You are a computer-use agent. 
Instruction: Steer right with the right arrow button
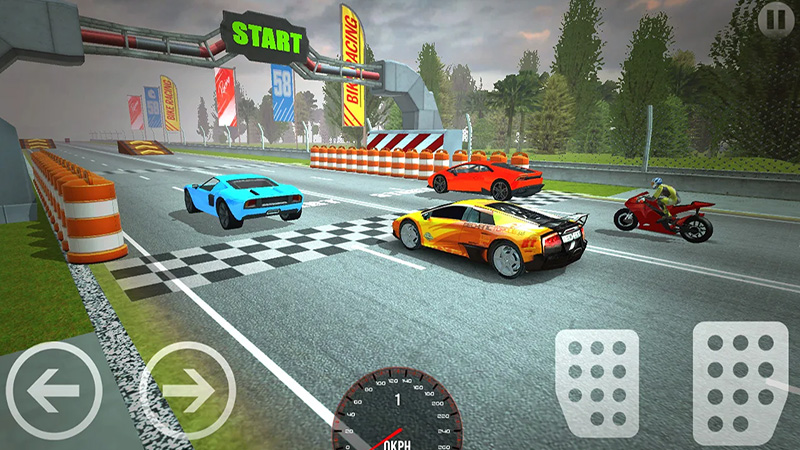tap(188, 390)
